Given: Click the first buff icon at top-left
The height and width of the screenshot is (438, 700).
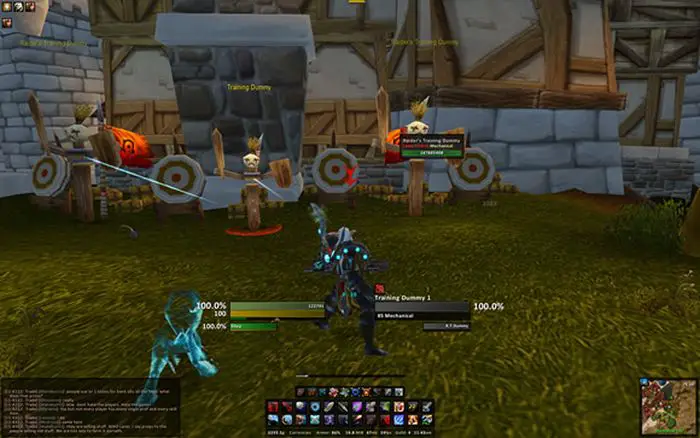Looking at the screenshot, I should (x=5, y=6).
